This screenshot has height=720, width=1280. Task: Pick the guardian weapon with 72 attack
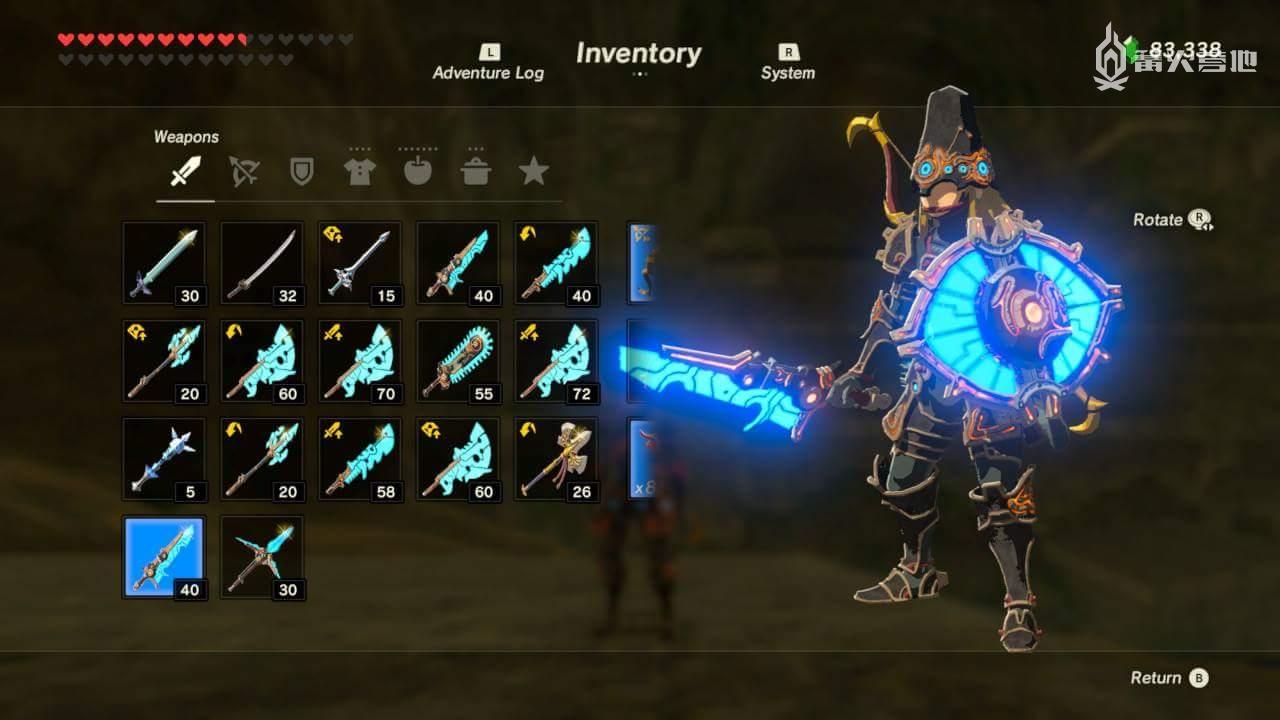coord(556,361)
